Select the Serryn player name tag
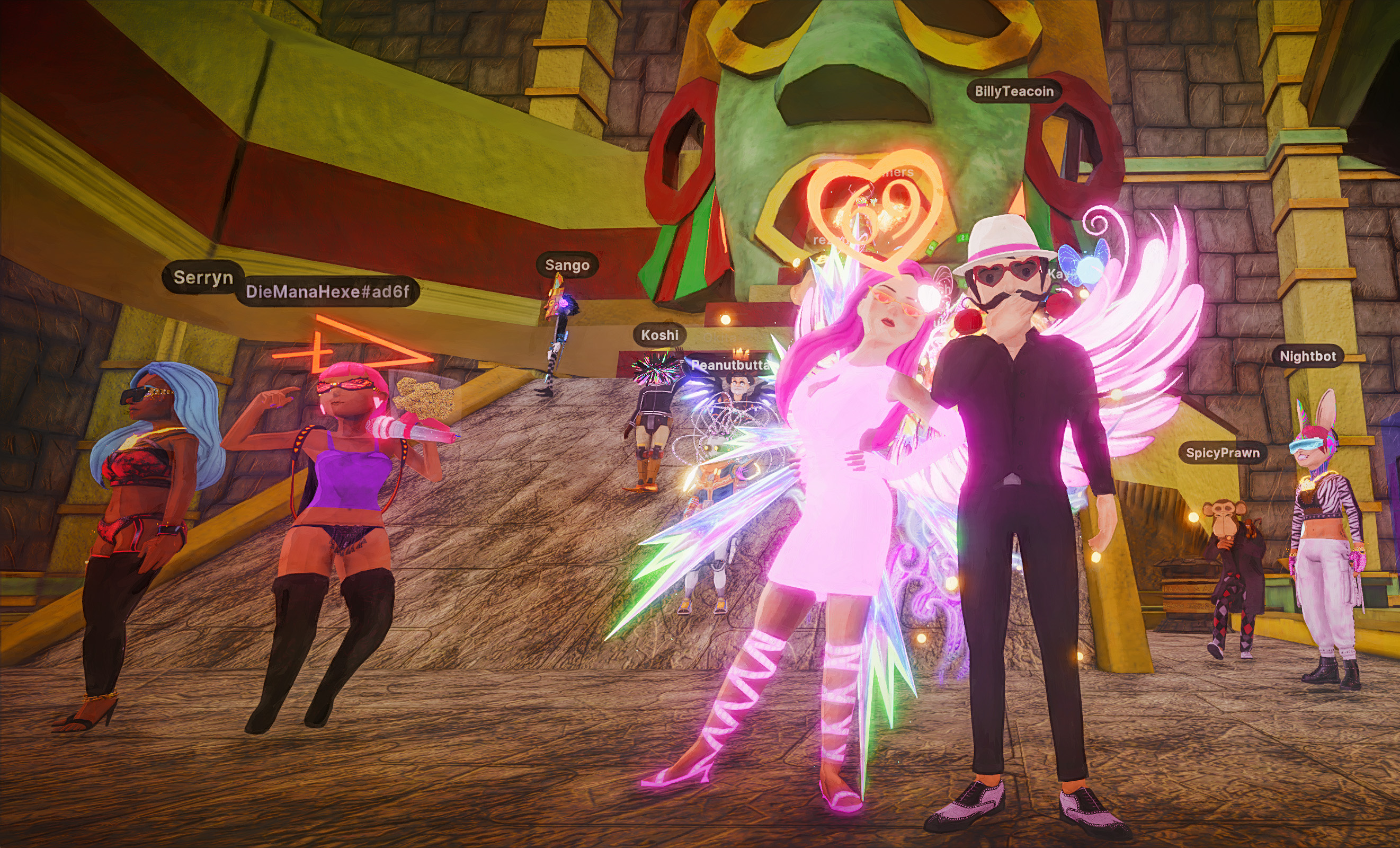Viewport: 1400px width, 848px height. (x=203, y=277)
